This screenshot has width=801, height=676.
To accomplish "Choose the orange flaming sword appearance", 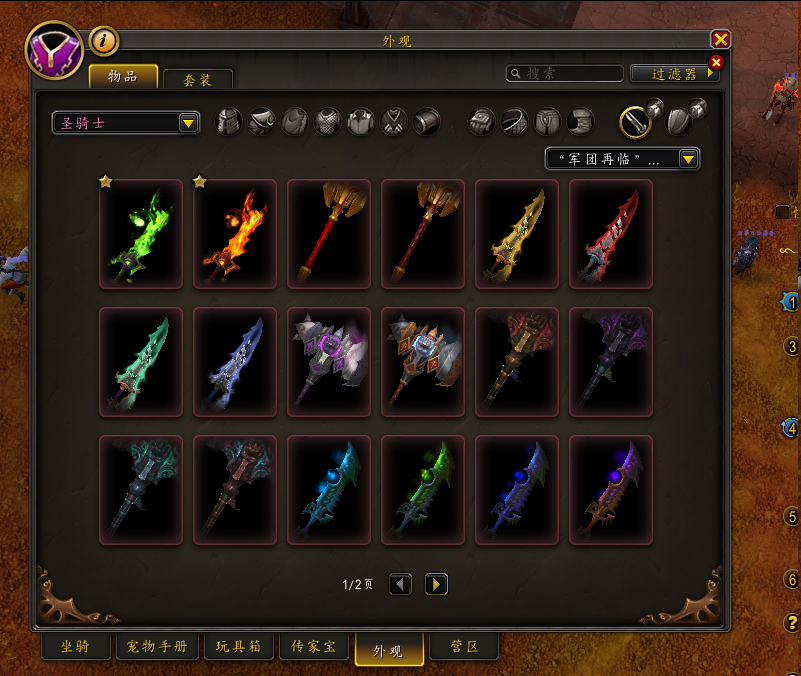I will coord(235,234).
